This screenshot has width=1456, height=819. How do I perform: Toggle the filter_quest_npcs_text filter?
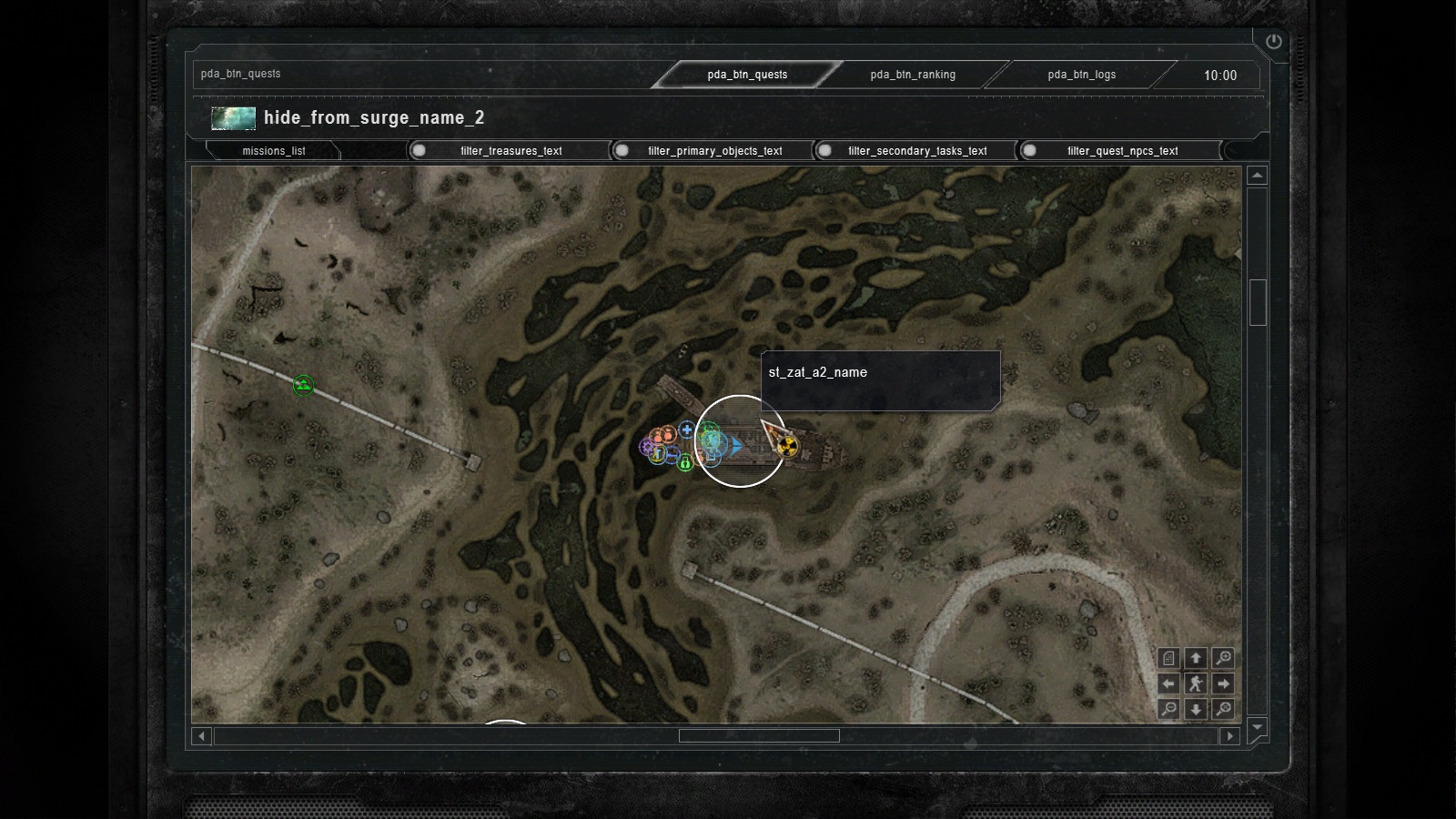(1029, 151)
